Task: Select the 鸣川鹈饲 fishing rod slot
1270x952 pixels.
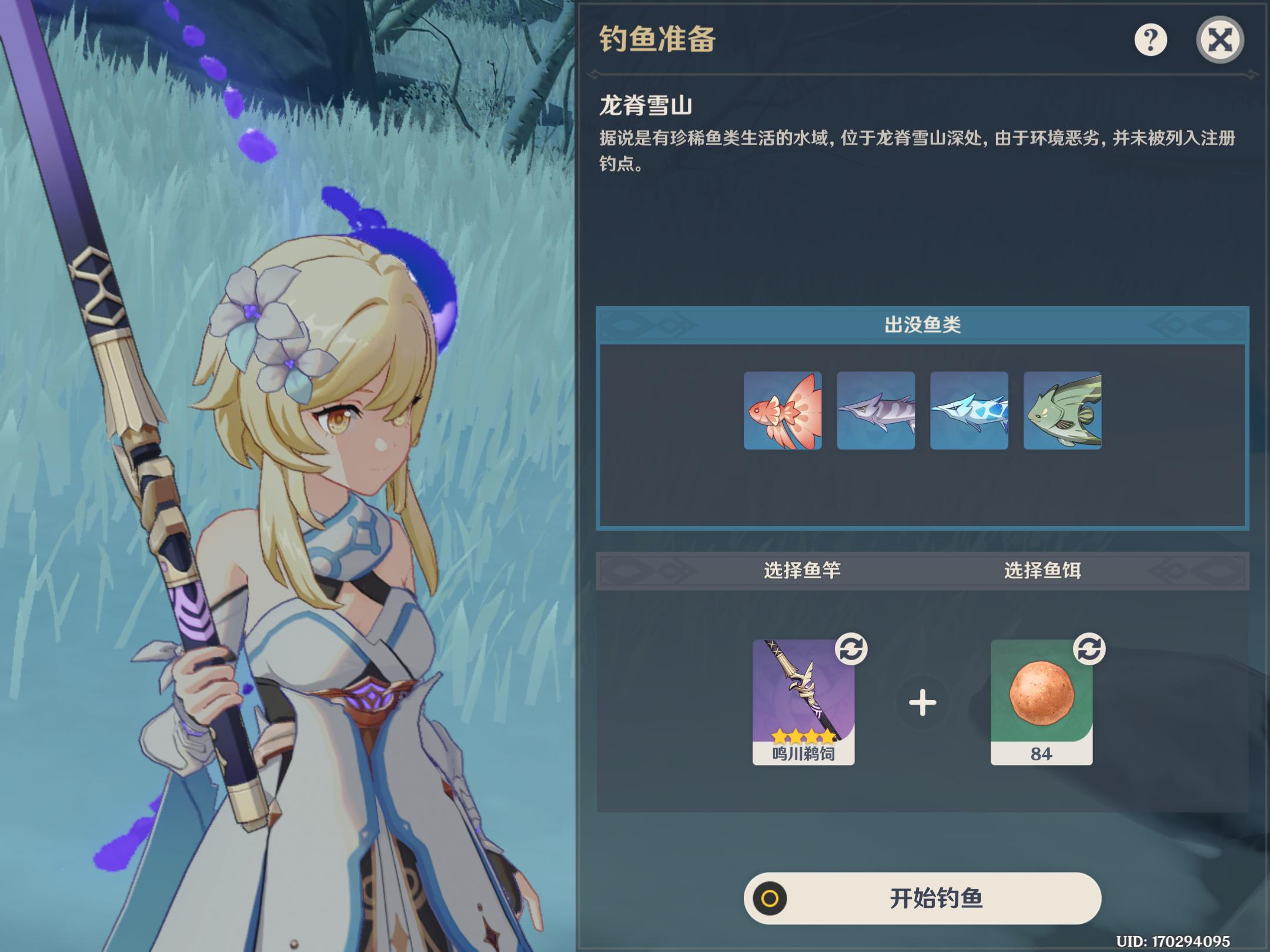Action: tap(803, 702)
